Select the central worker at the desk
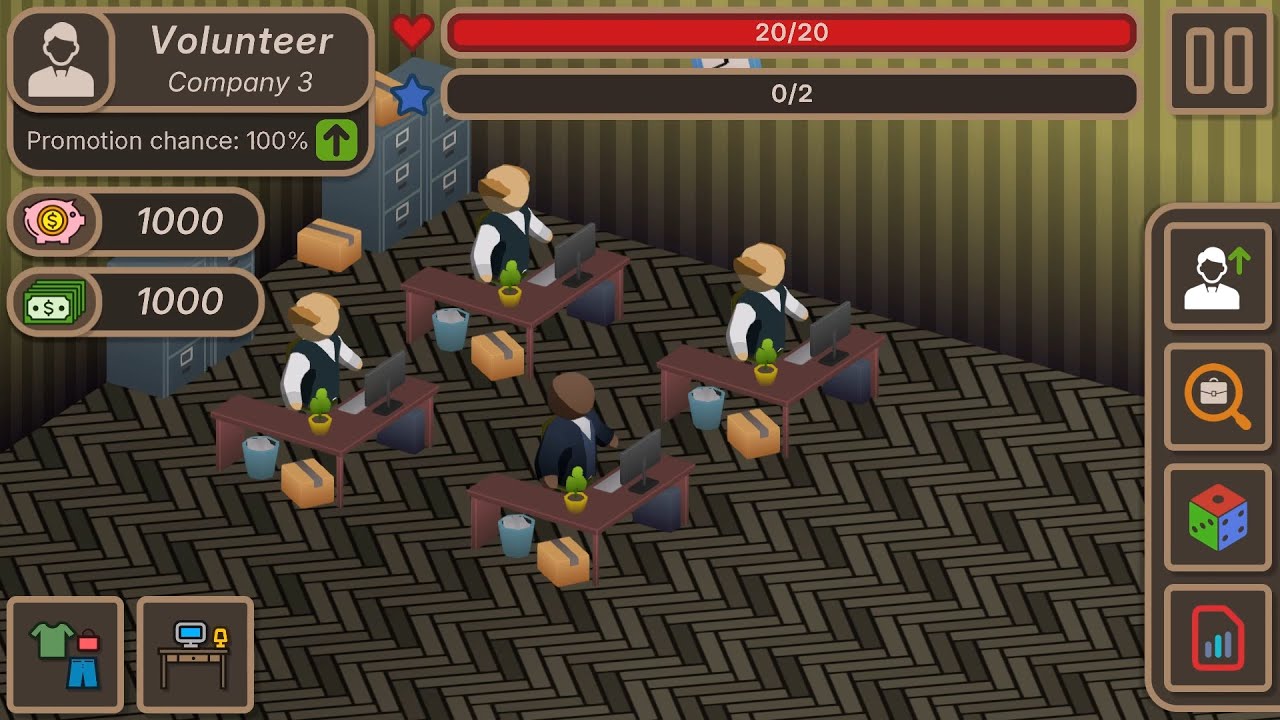Viewport: 1280px width, 720px height. [575, 420]
